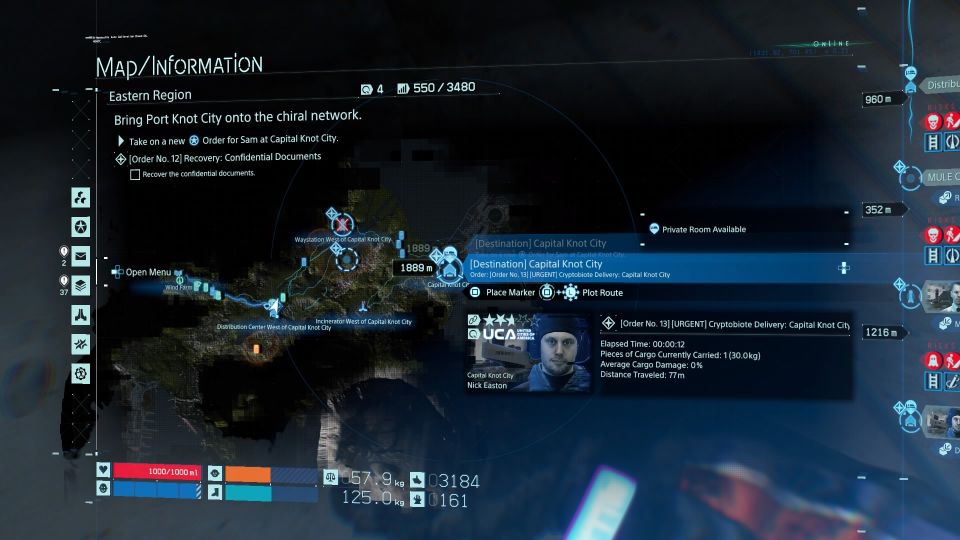The image size is (960, 540).
Task: Select the 1216 m distance entry
Action: tap(883, 332)
